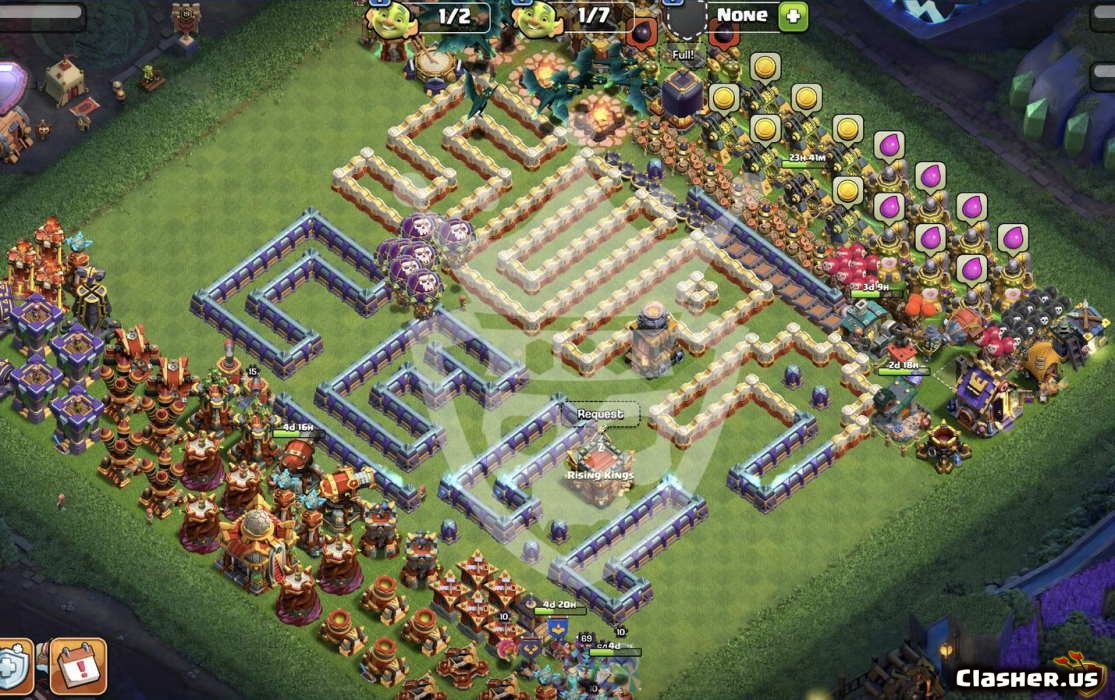1115x700 pixels.
Task: Open the goblin builder counter showing 1/2
Action: (x=440, y=17)
